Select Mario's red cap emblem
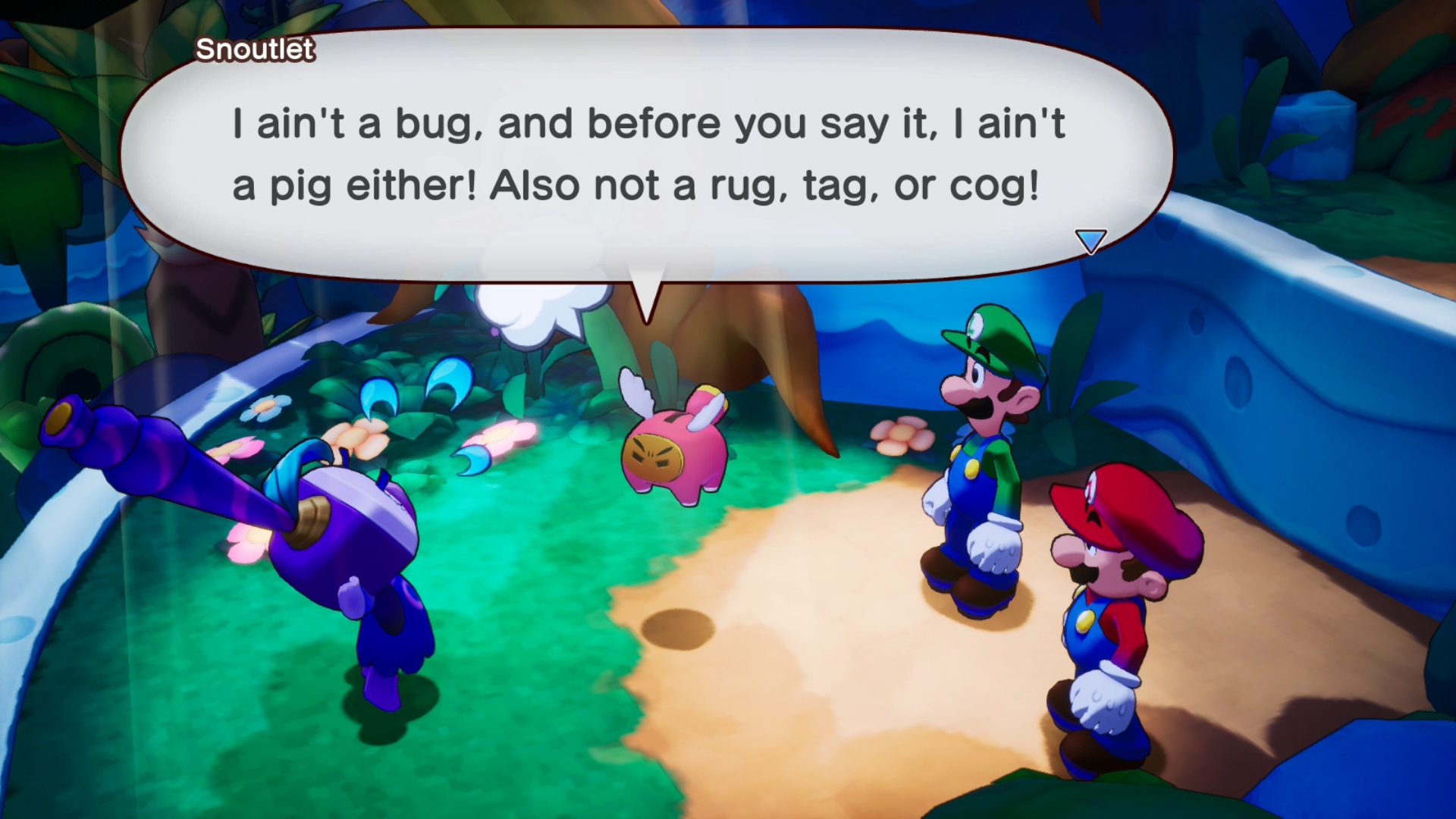Screen dimensions: 1456x819 (x=1092, y=488)
